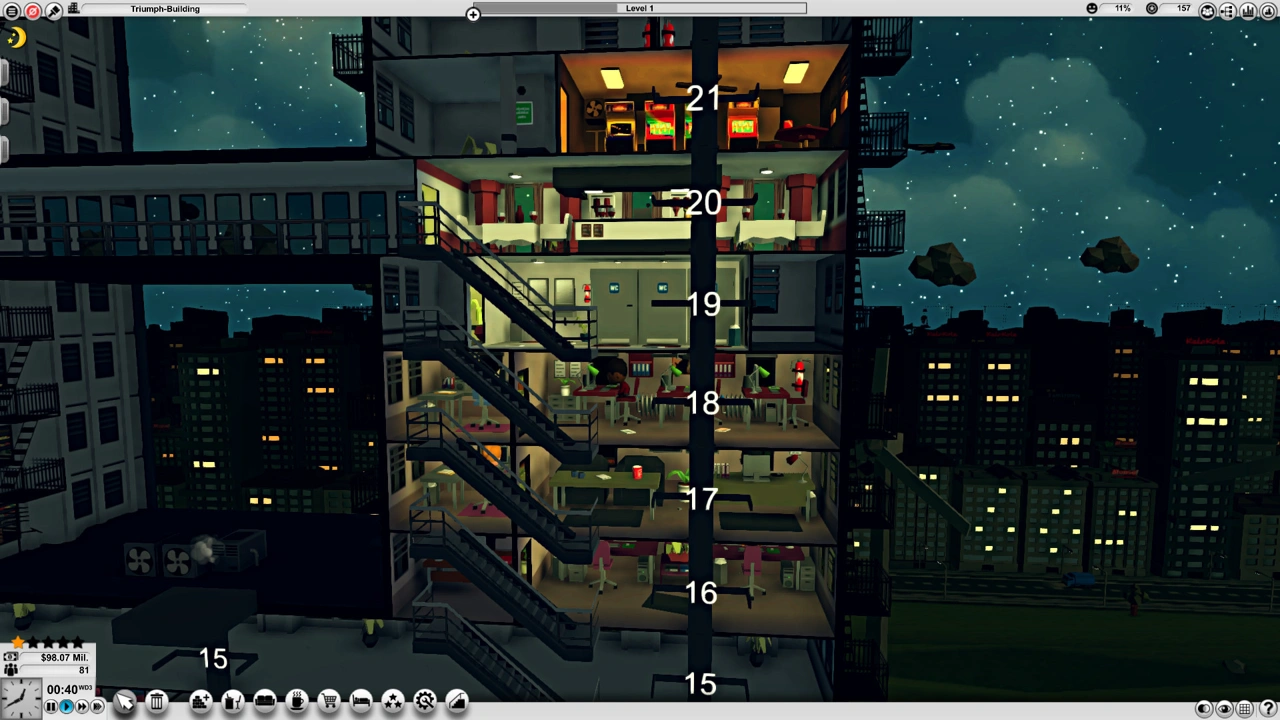Set game speed to normal play

tap(66, 706)
